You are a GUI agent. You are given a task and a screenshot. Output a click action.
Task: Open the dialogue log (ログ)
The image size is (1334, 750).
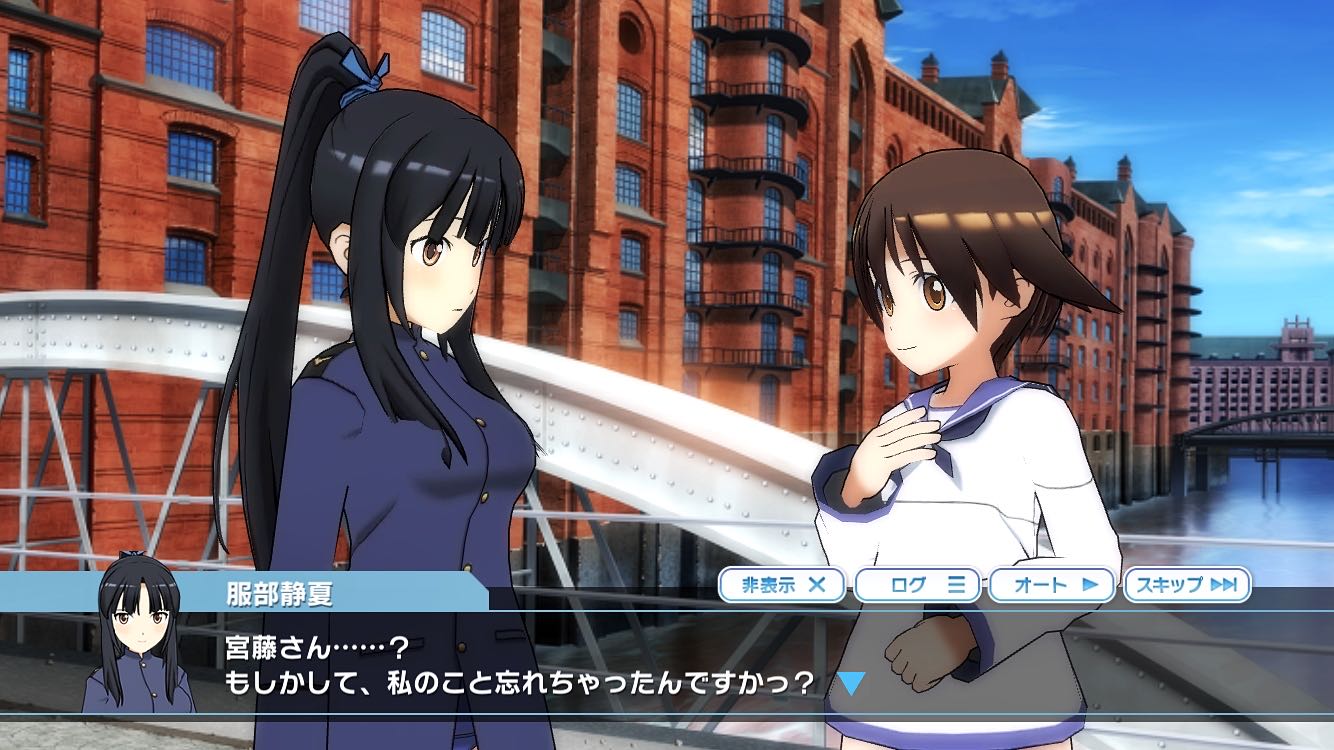916,585
